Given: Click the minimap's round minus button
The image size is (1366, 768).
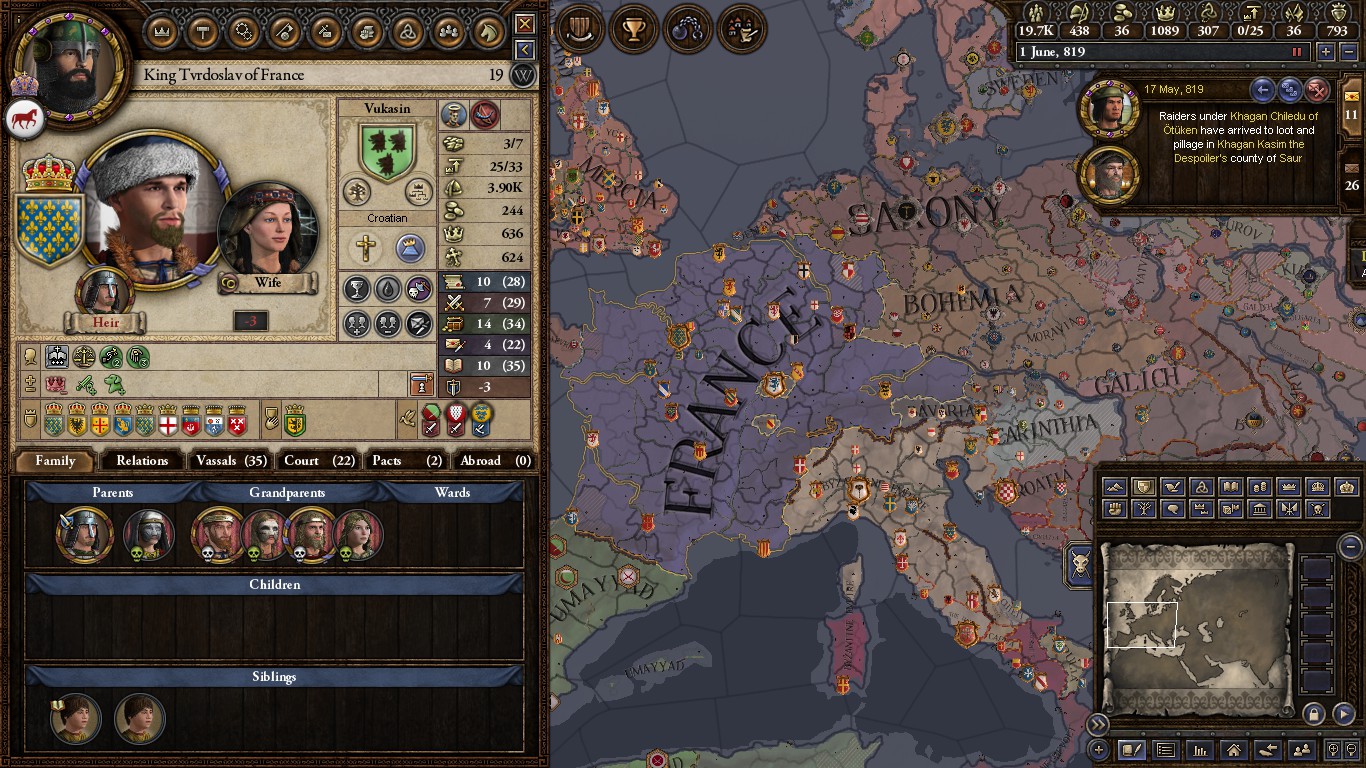Looking at the screenshot, I should click(x=1350, y=546).
